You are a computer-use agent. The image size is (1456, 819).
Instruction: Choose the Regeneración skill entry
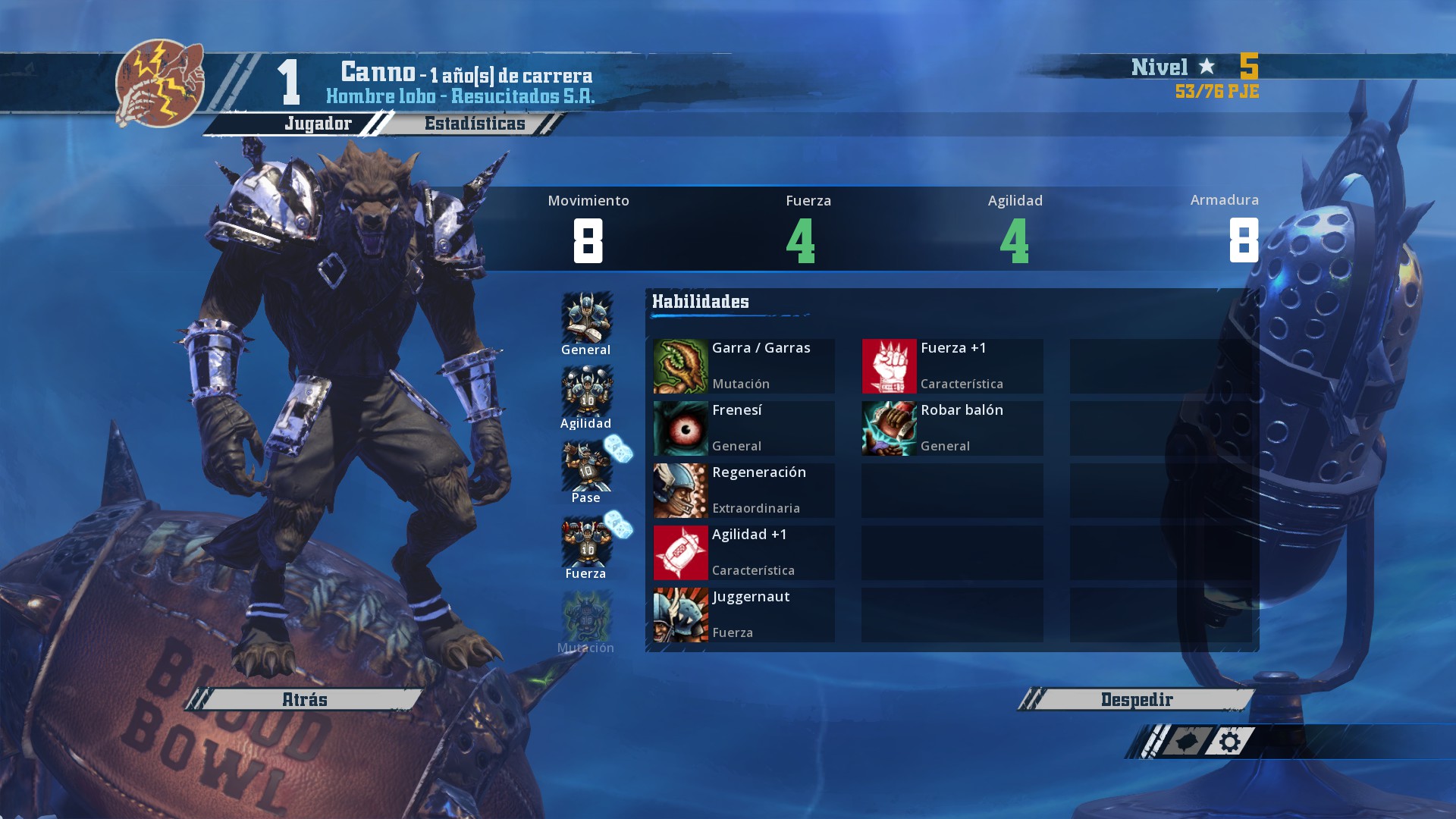(744, 491)
